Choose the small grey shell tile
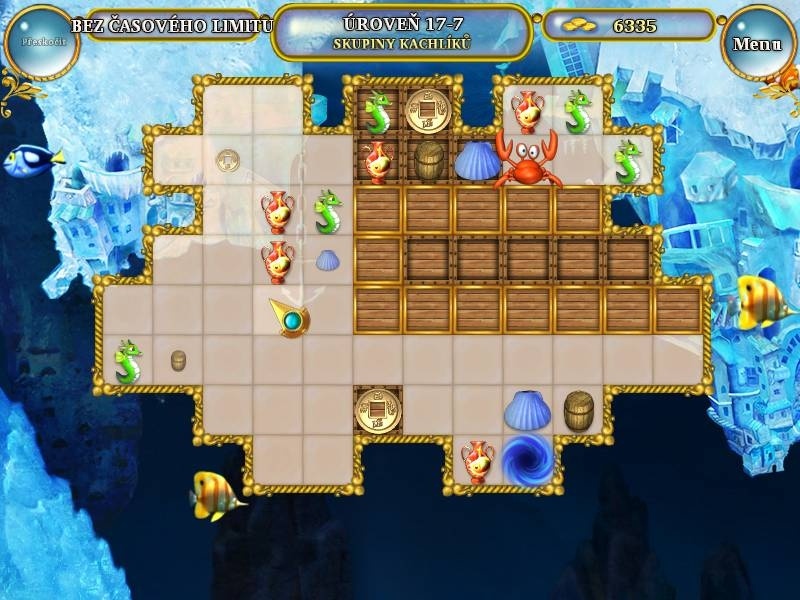This screenshot has height=600, width=800. pyautogui.click(x=328, y=261)
